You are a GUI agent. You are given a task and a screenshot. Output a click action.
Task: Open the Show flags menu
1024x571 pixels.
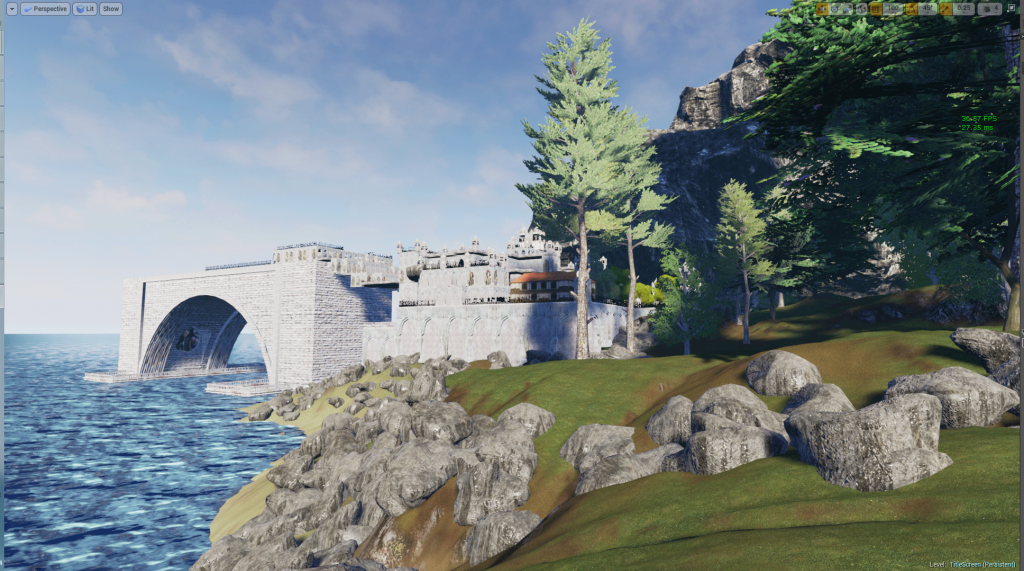[x=110, y=9]
